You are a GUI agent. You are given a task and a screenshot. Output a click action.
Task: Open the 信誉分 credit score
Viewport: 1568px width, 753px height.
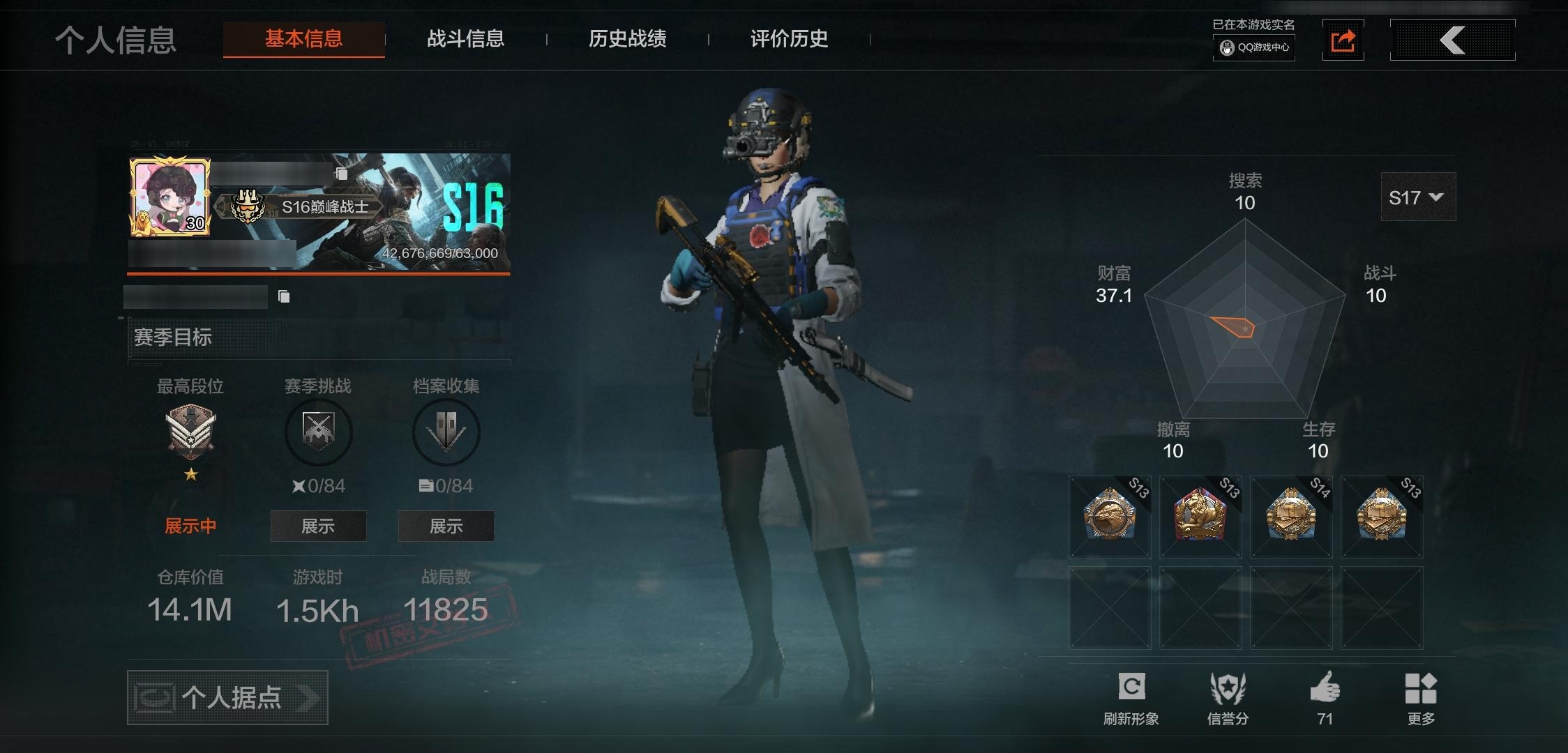pyautogui.click(x=1228, y=689)
